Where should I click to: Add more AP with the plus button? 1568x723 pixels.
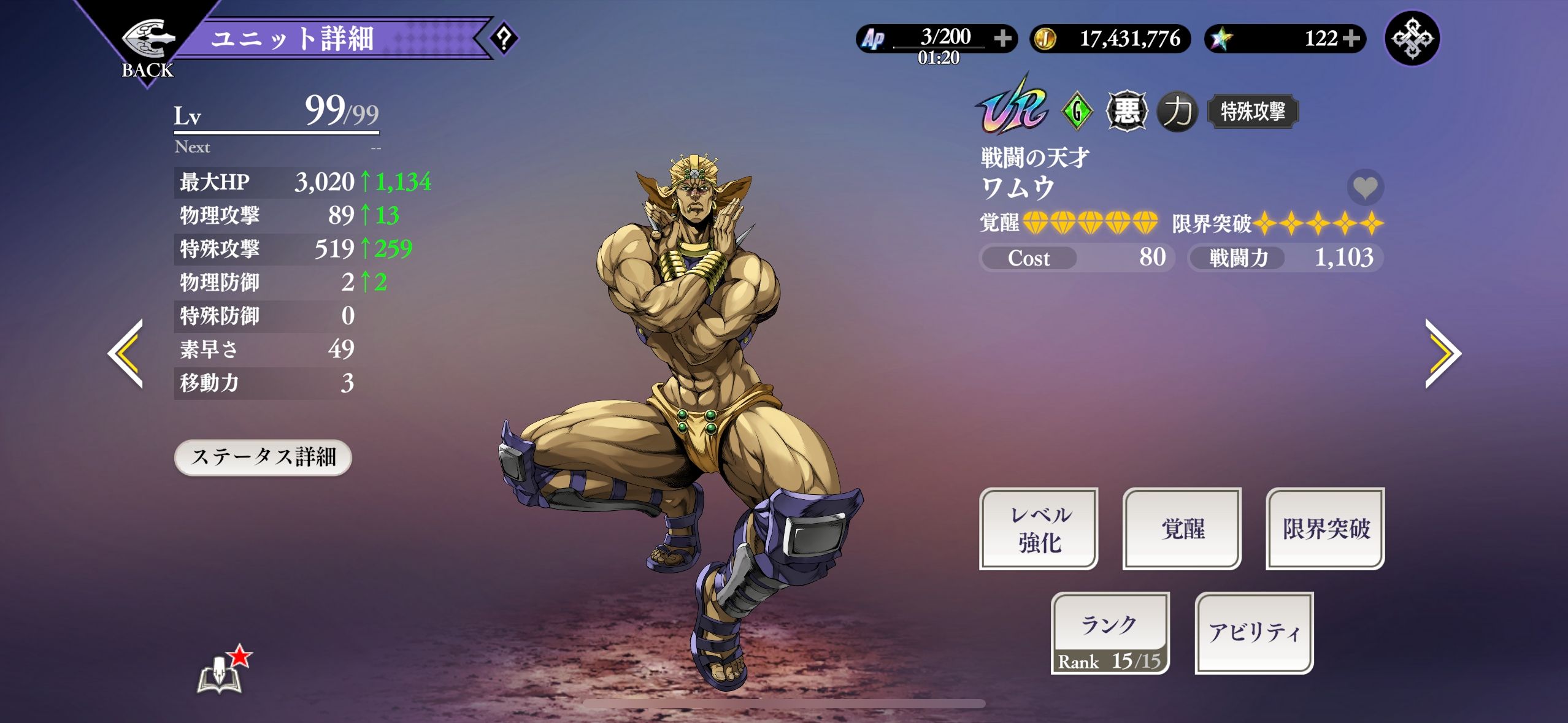(1003, 39)
